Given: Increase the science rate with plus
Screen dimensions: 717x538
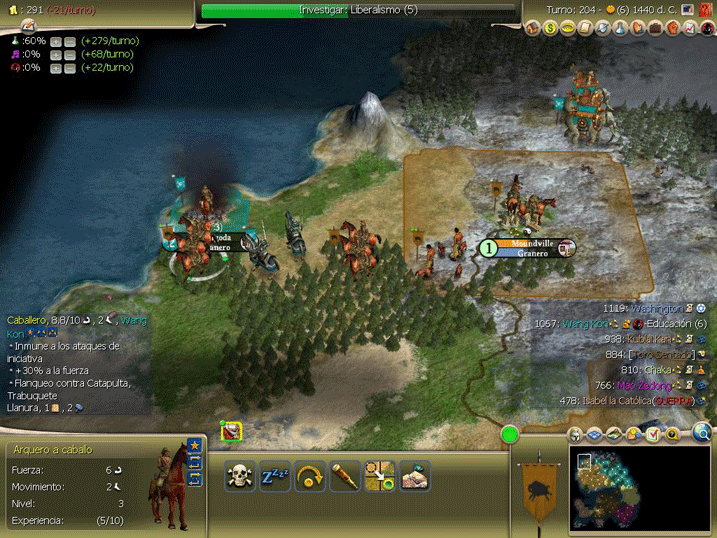Looking at the screenshot, I should (x=56, y=41).
